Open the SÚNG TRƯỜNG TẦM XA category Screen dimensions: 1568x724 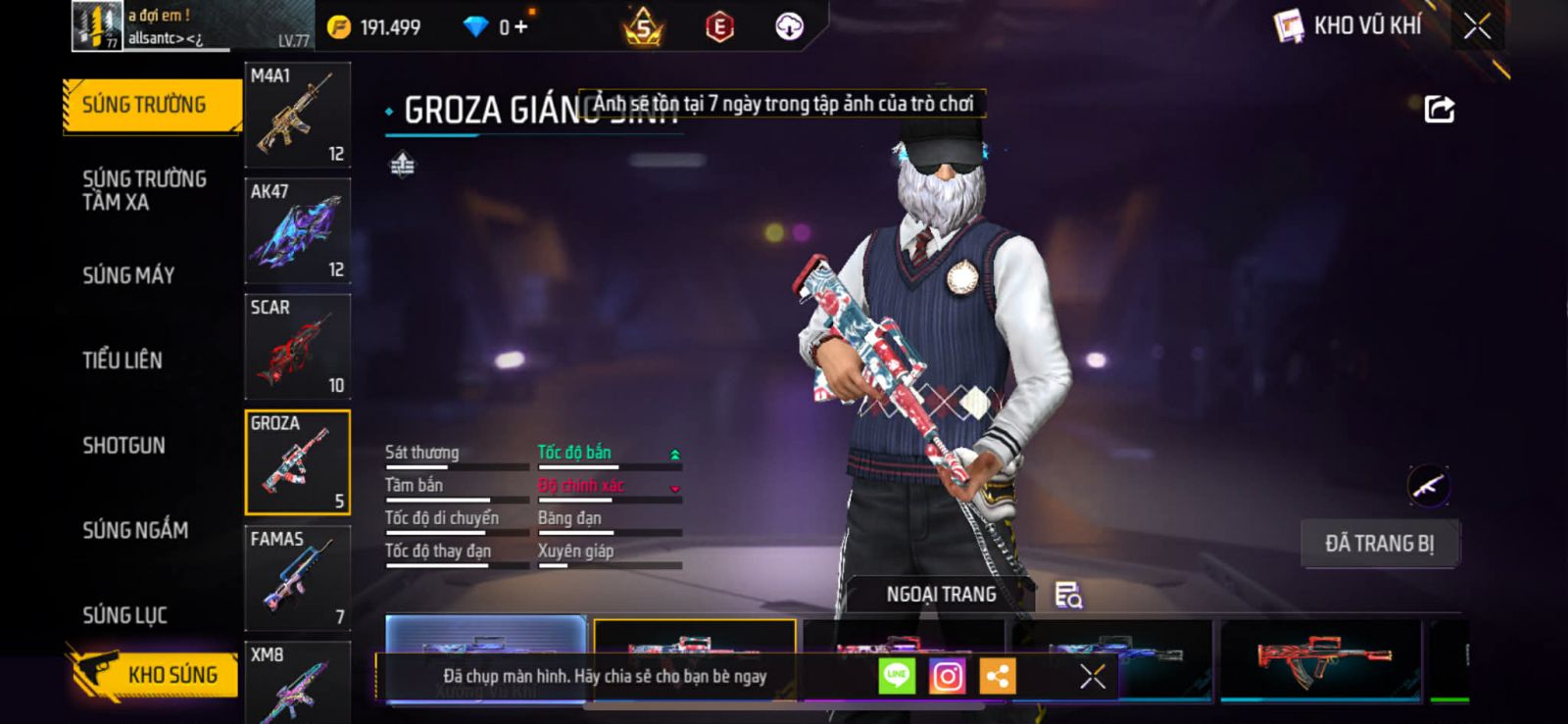(x=144, y=190)
